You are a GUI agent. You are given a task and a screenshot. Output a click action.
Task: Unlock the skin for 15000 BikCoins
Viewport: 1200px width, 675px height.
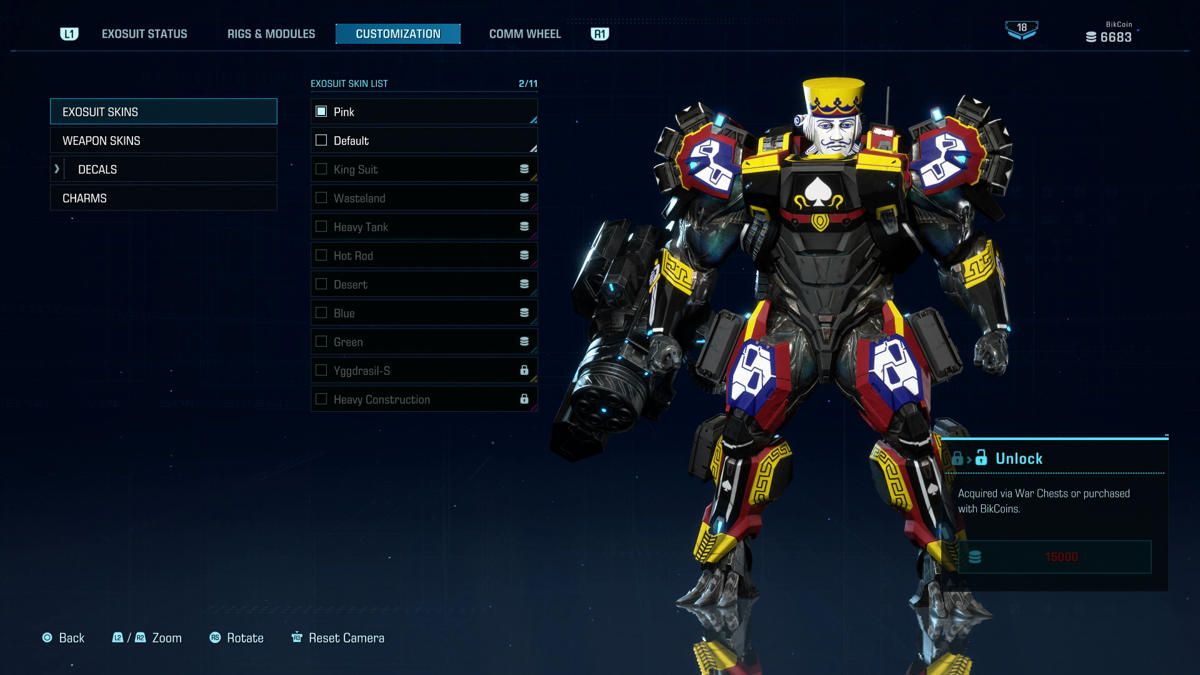pyautogui.click(x=1054, y=557)
